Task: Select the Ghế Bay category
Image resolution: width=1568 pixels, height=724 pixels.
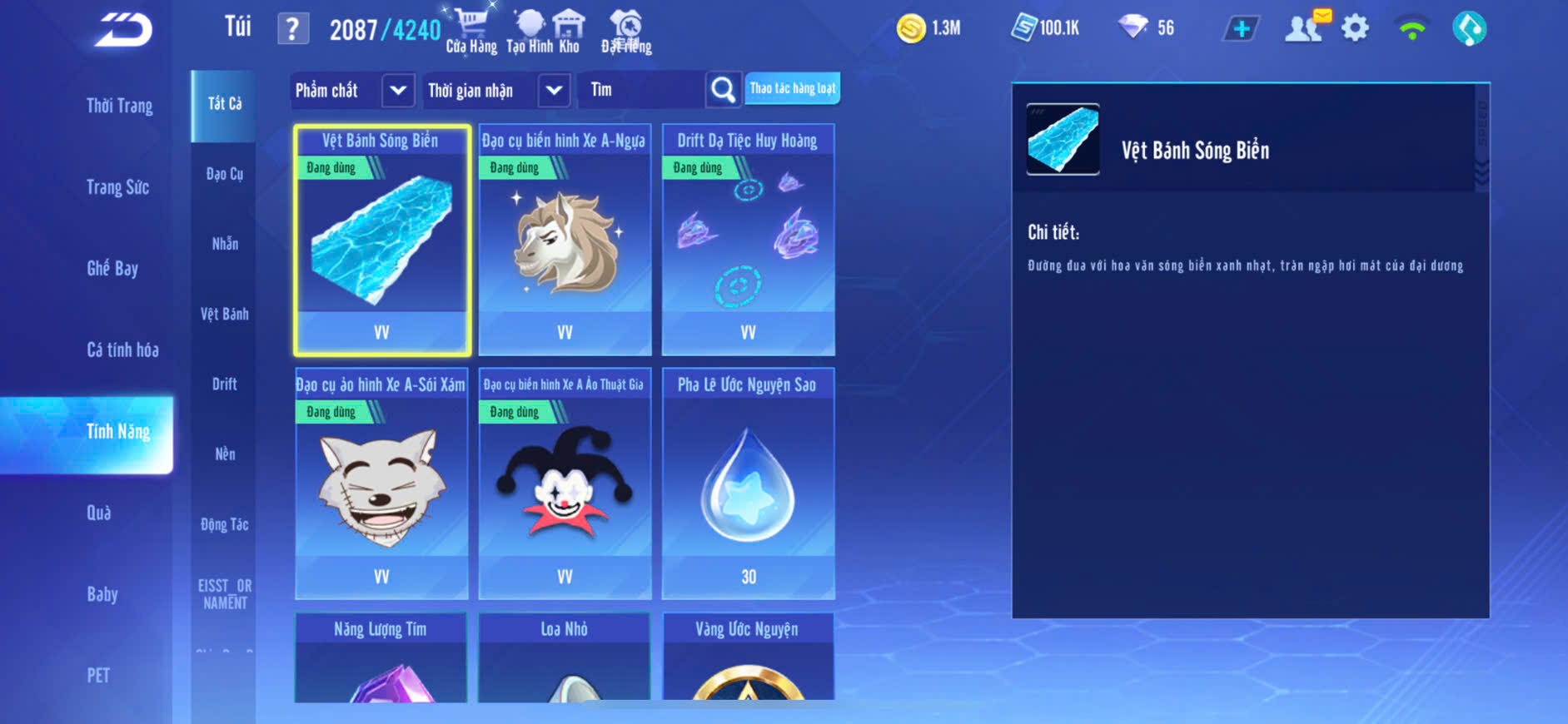Action: click(x=112, y=268)
